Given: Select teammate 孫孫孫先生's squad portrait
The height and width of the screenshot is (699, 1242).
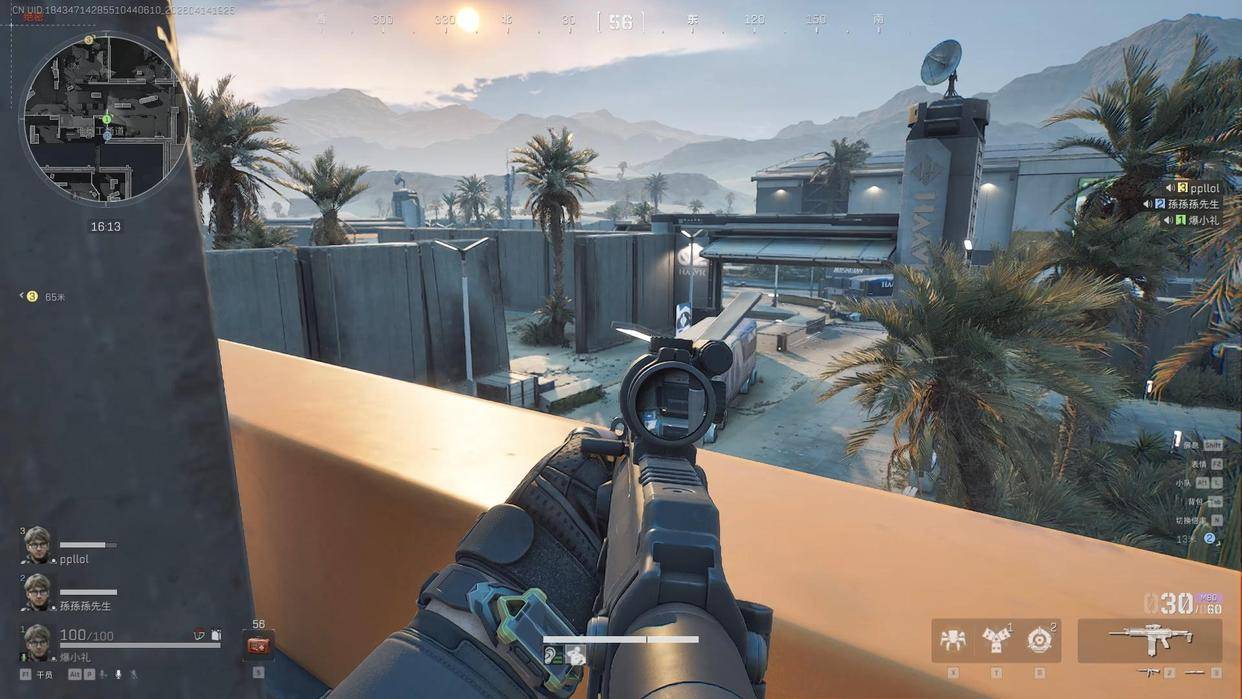Looking at the screenshot, I should pos(37,592).
